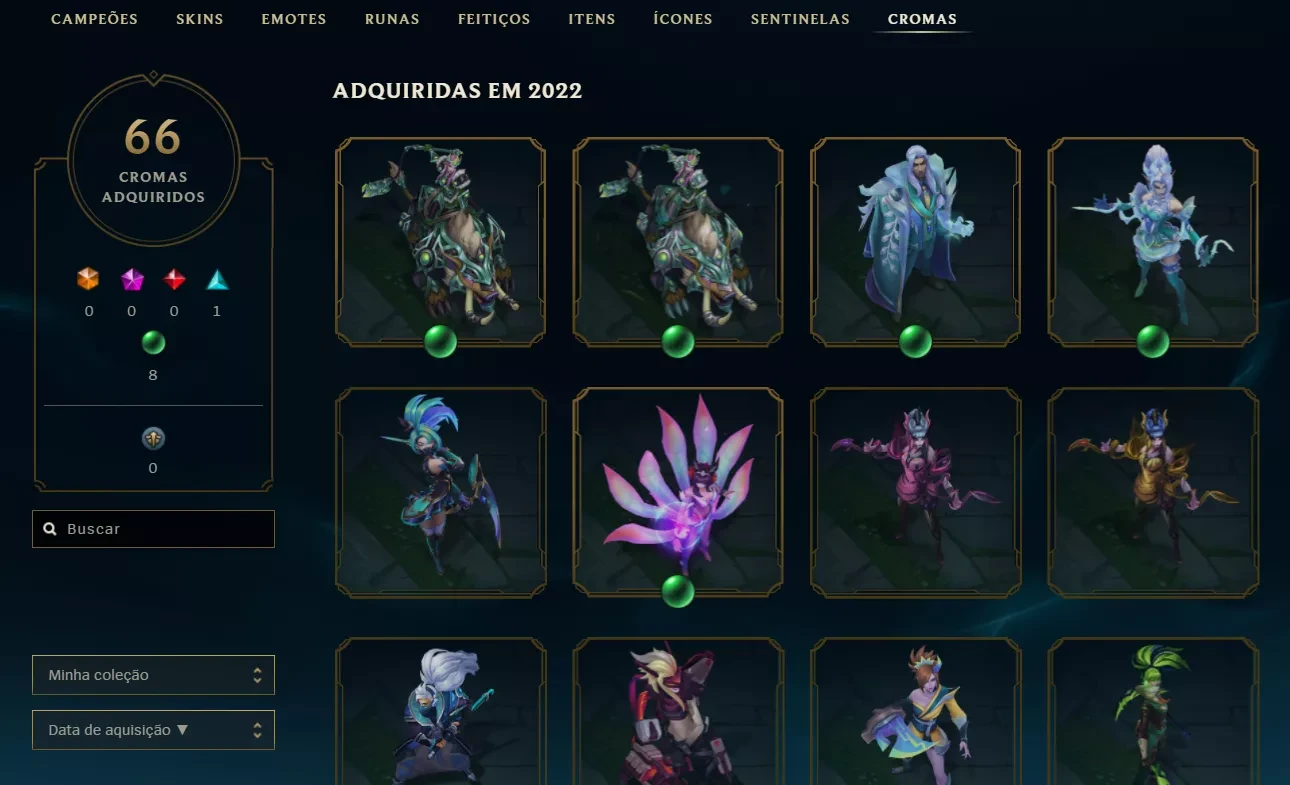The image size is (1290, 785).
Task: Click the CROMAS collection emblem circle
Action: pyautogui.click(x=152, y=161)
